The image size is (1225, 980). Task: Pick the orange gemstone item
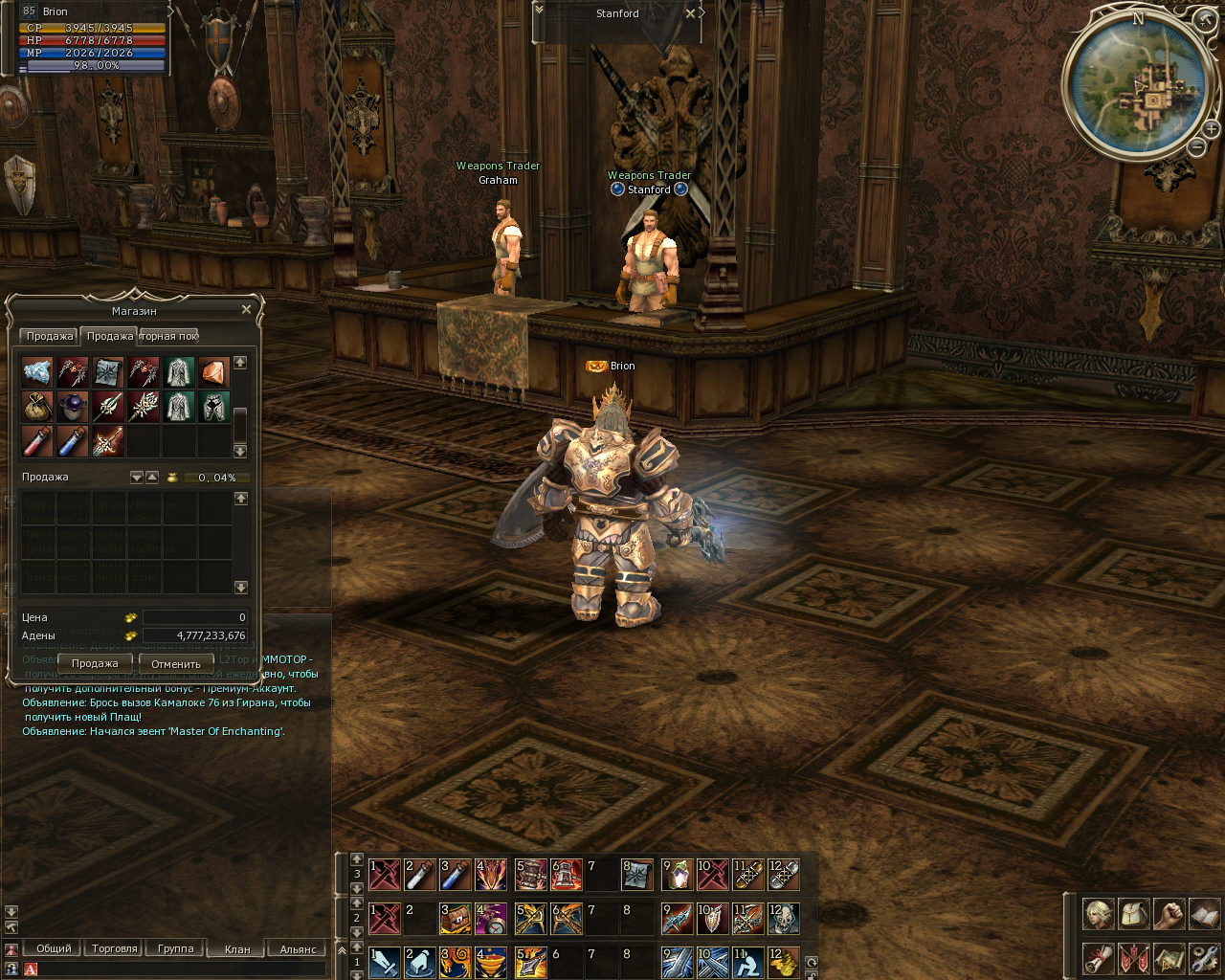coord(213,371)
